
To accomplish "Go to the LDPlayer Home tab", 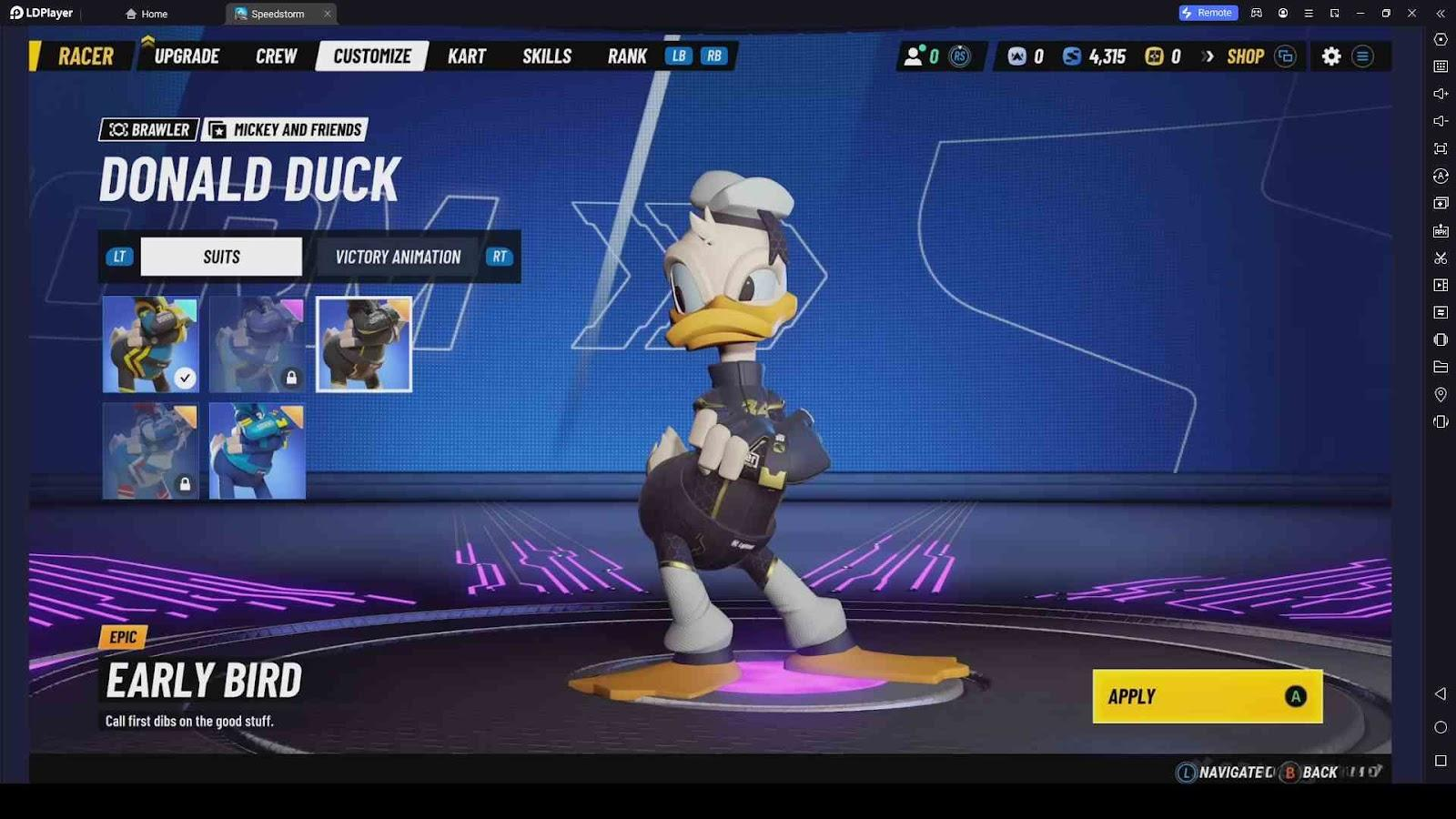I will pos(147,14).
